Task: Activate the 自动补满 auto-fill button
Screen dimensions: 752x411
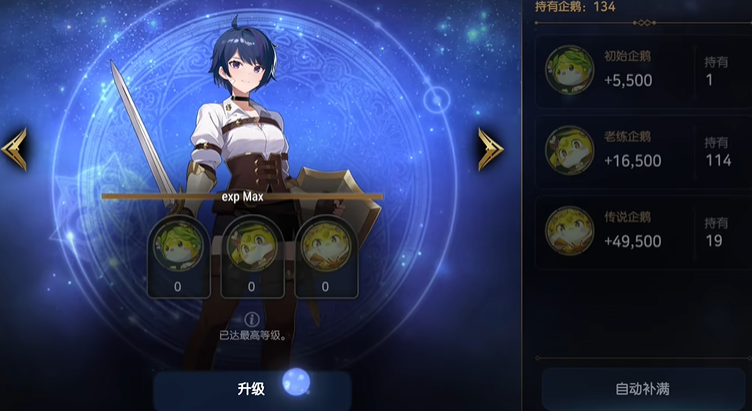Action: (642, 388)
